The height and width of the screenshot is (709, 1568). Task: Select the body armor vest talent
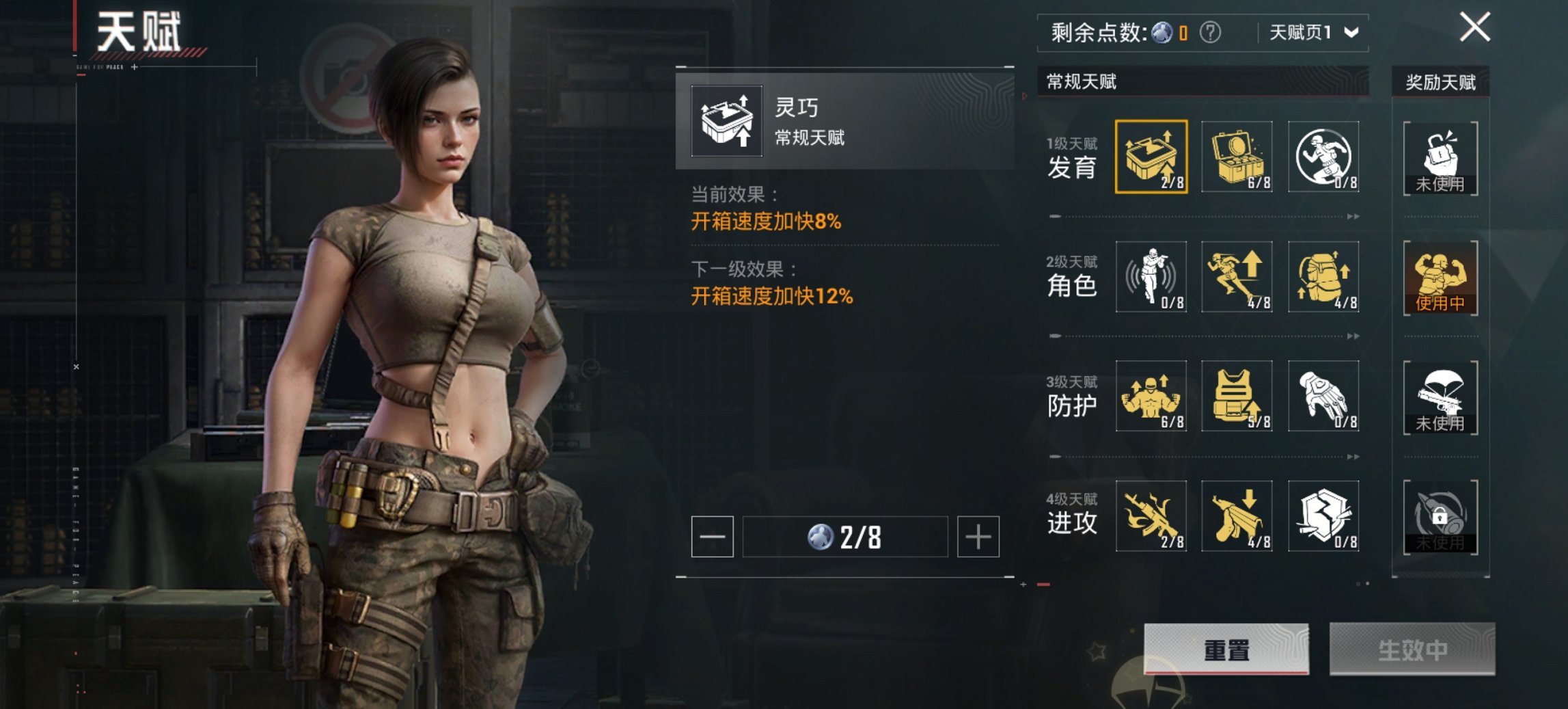(1237, 396)
